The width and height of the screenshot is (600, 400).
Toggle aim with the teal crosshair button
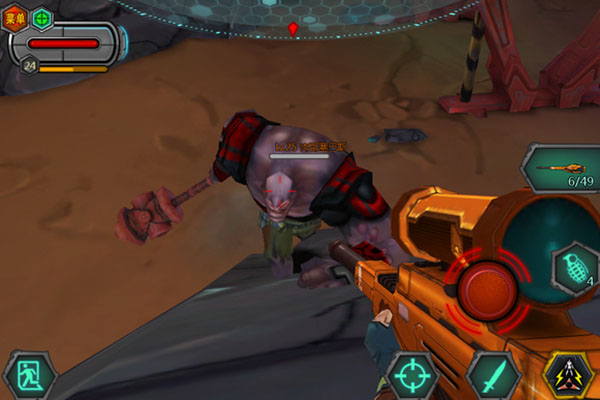[413, 376]
